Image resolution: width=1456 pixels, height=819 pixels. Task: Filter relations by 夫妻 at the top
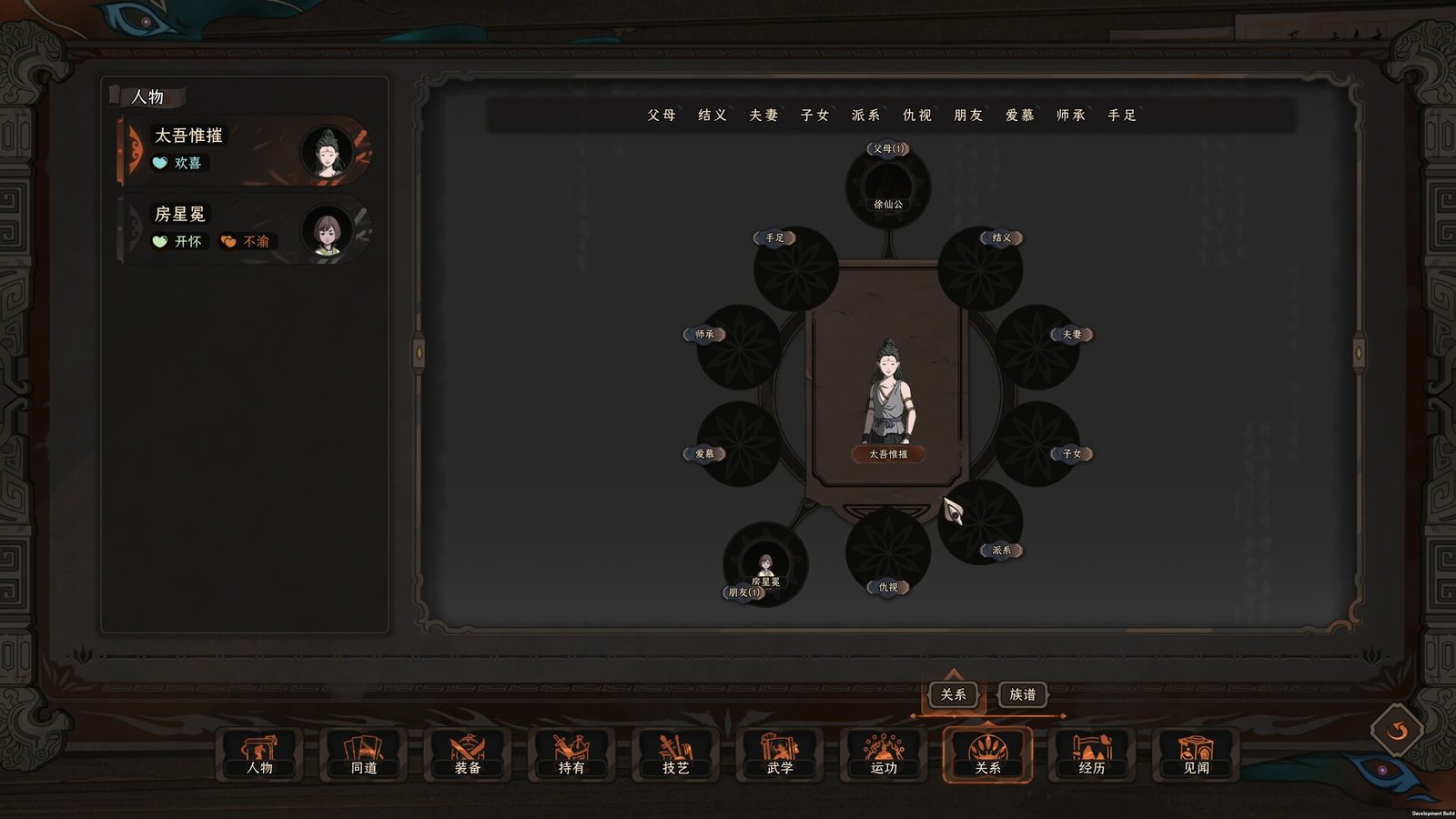click(763, 116)
